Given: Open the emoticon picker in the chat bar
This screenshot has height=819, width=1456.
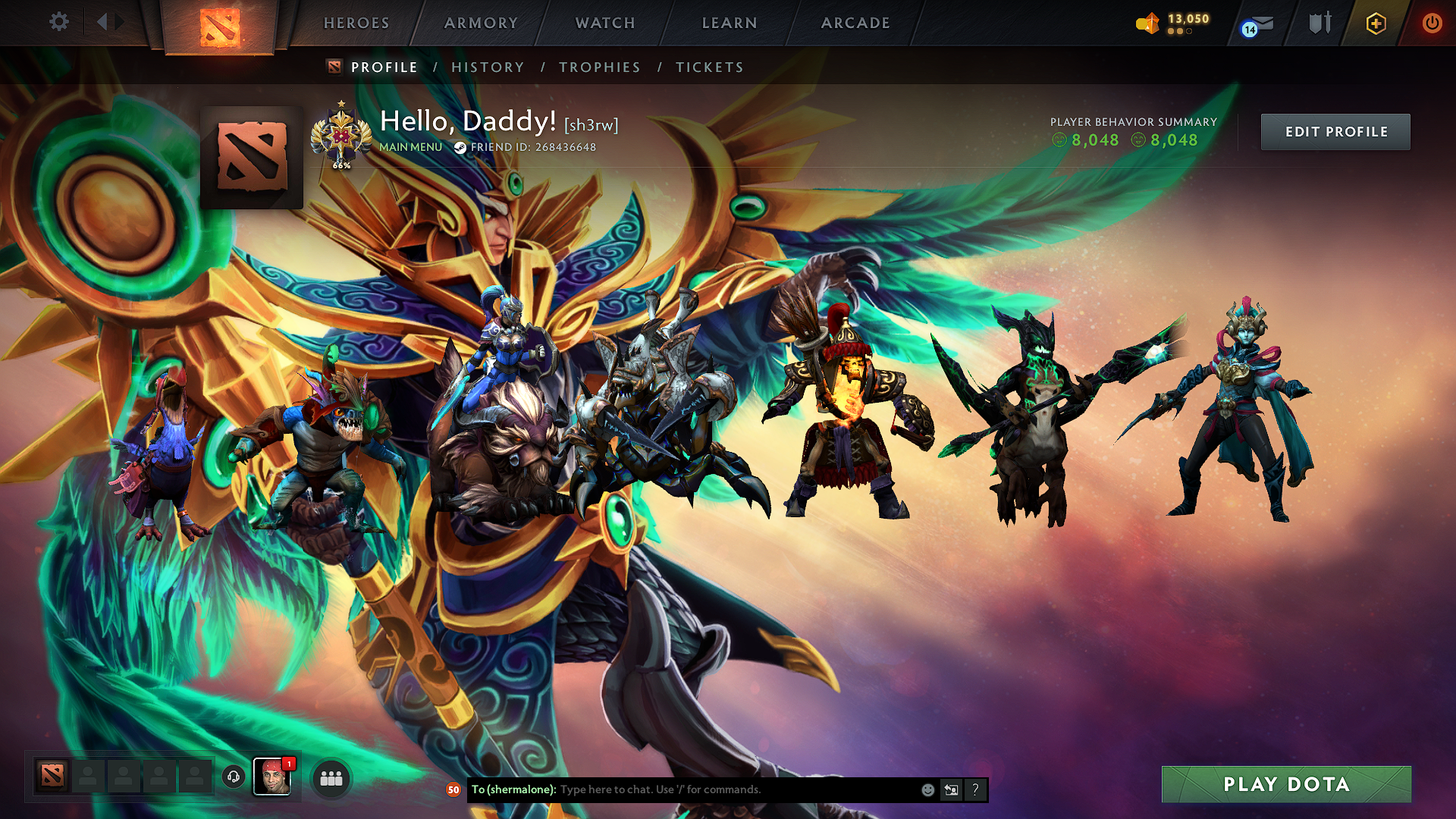Looking at the screenshot, I should click(x=927, y=789).
